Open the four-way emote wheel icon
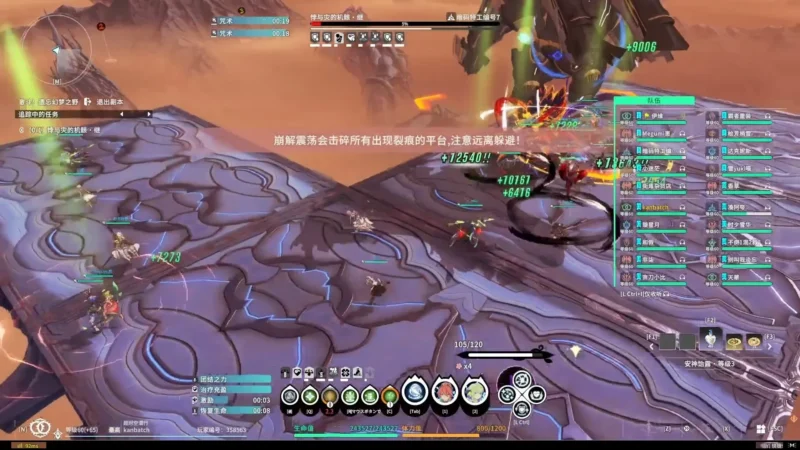 [522, 393]
